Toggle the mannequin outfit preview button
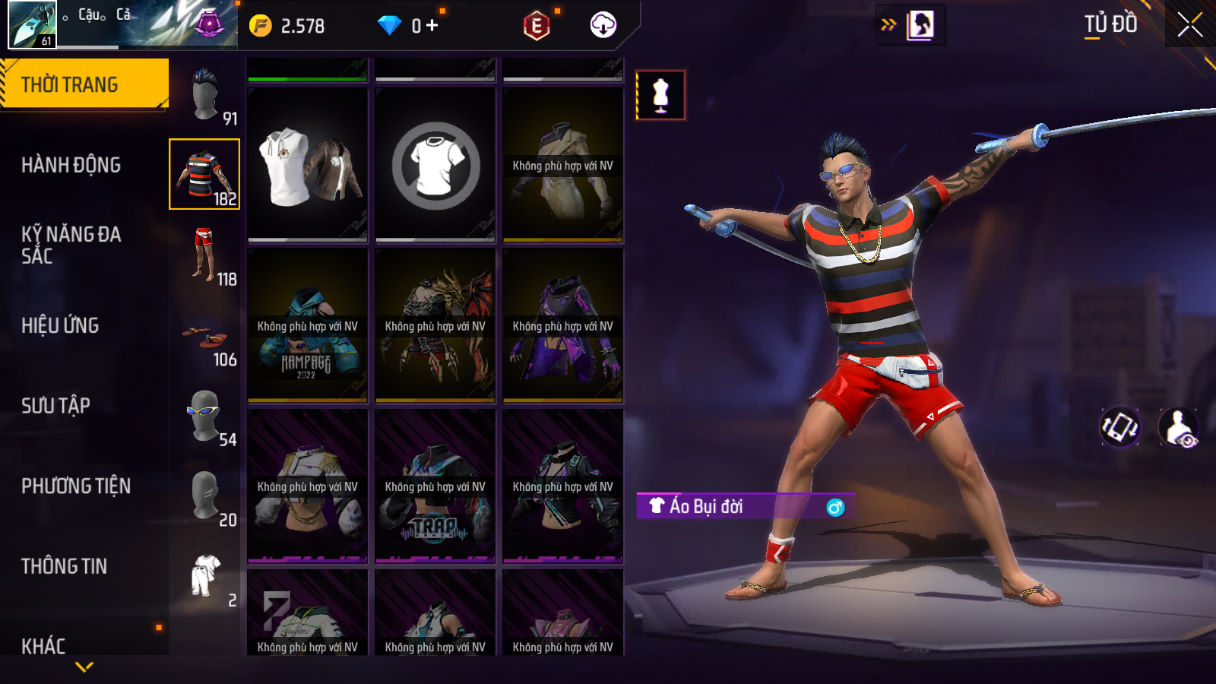Image resolution: width=1216 pixels, height=684 pixels. 661,95
